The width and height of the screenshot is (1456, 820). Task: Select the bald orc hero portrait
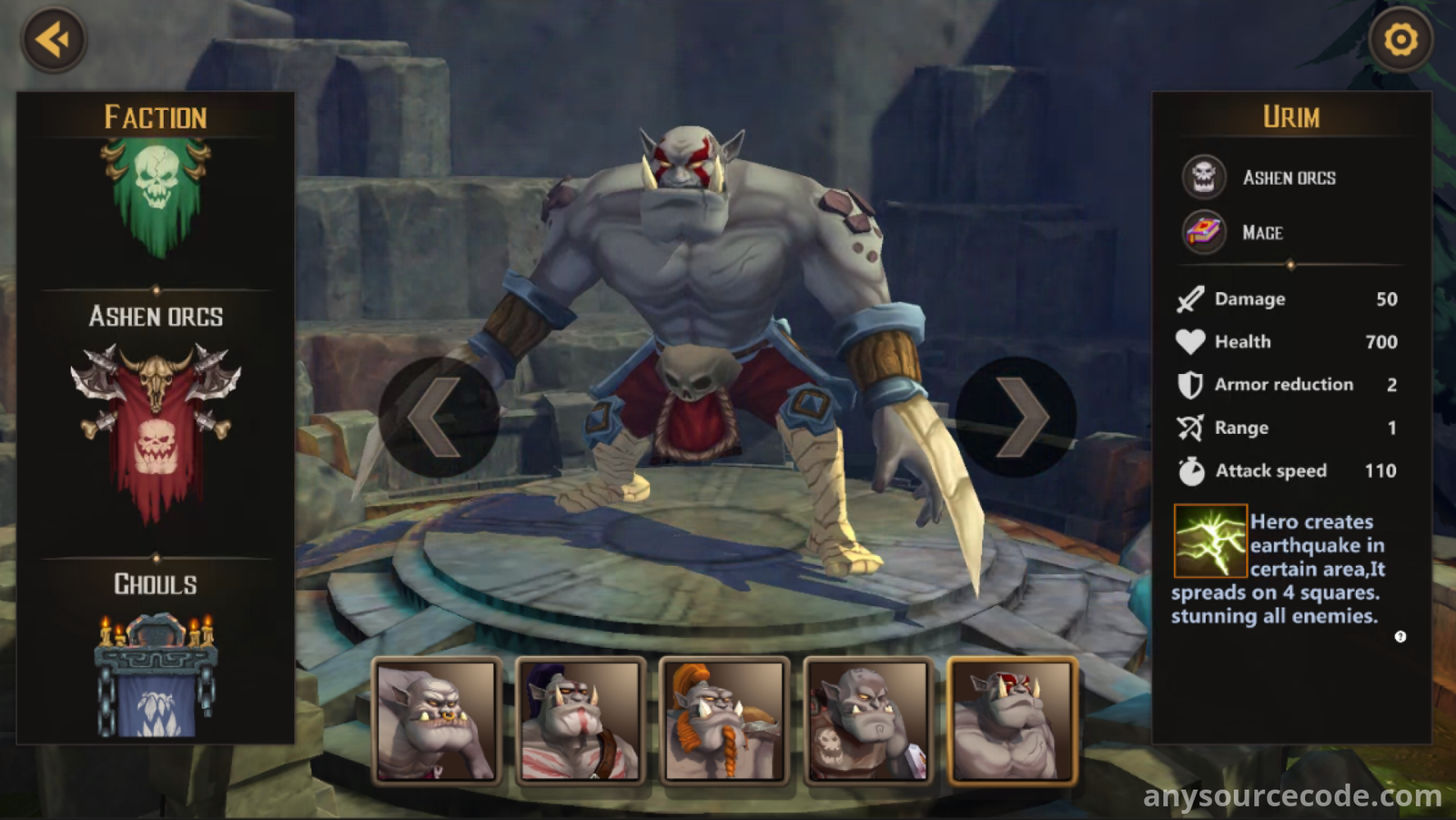[x=438, y=720]
